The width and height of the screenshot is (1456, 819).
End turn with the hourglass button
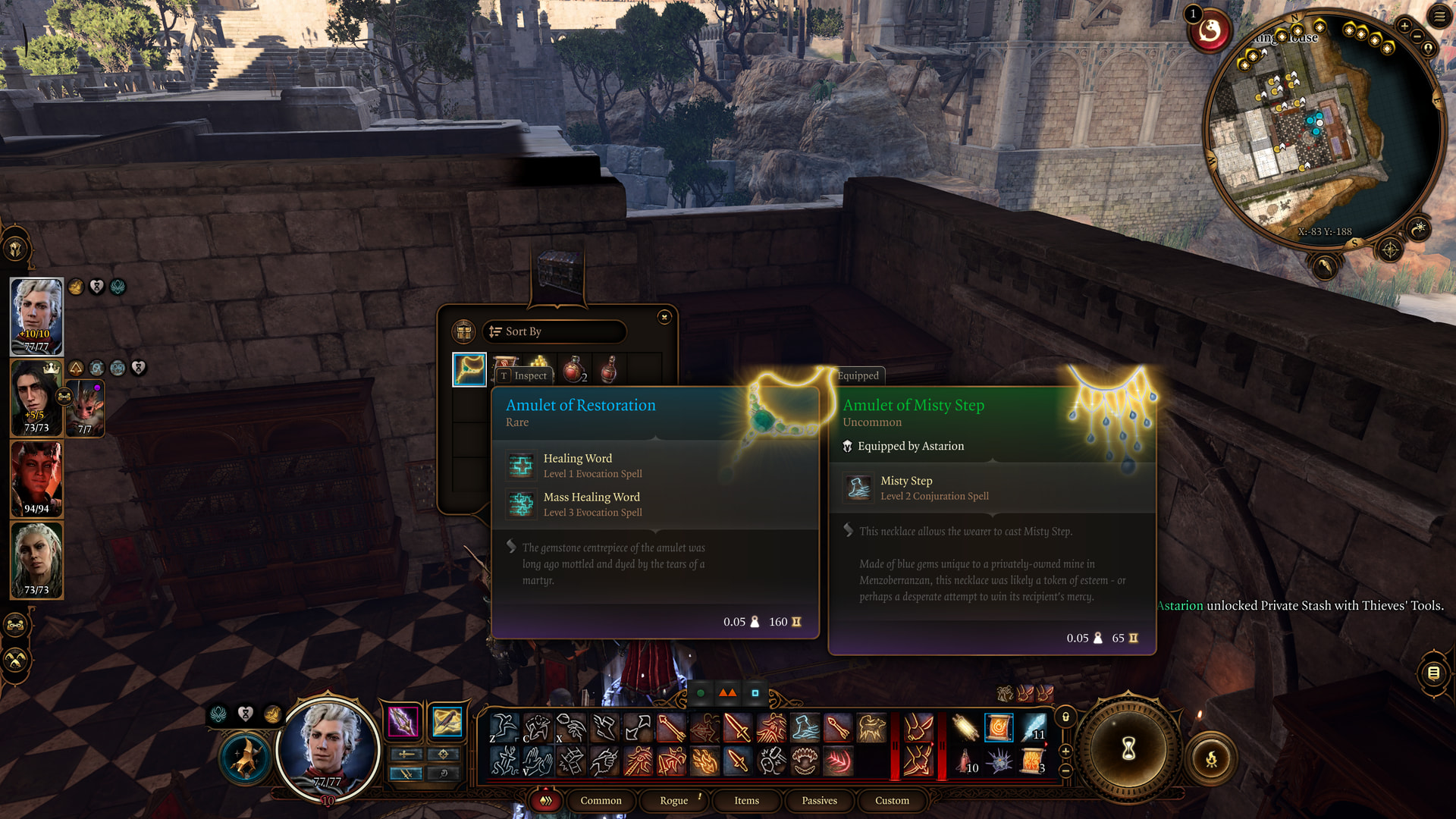coord(1128,749)
